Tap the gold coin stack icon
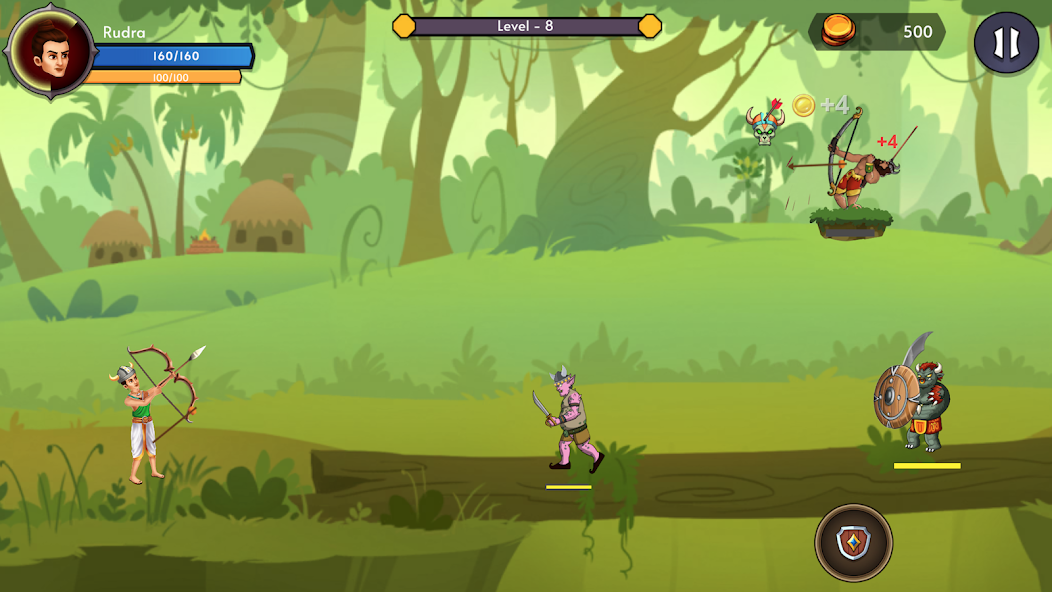Screen dimensions: 1052x592 click(838, 32)
